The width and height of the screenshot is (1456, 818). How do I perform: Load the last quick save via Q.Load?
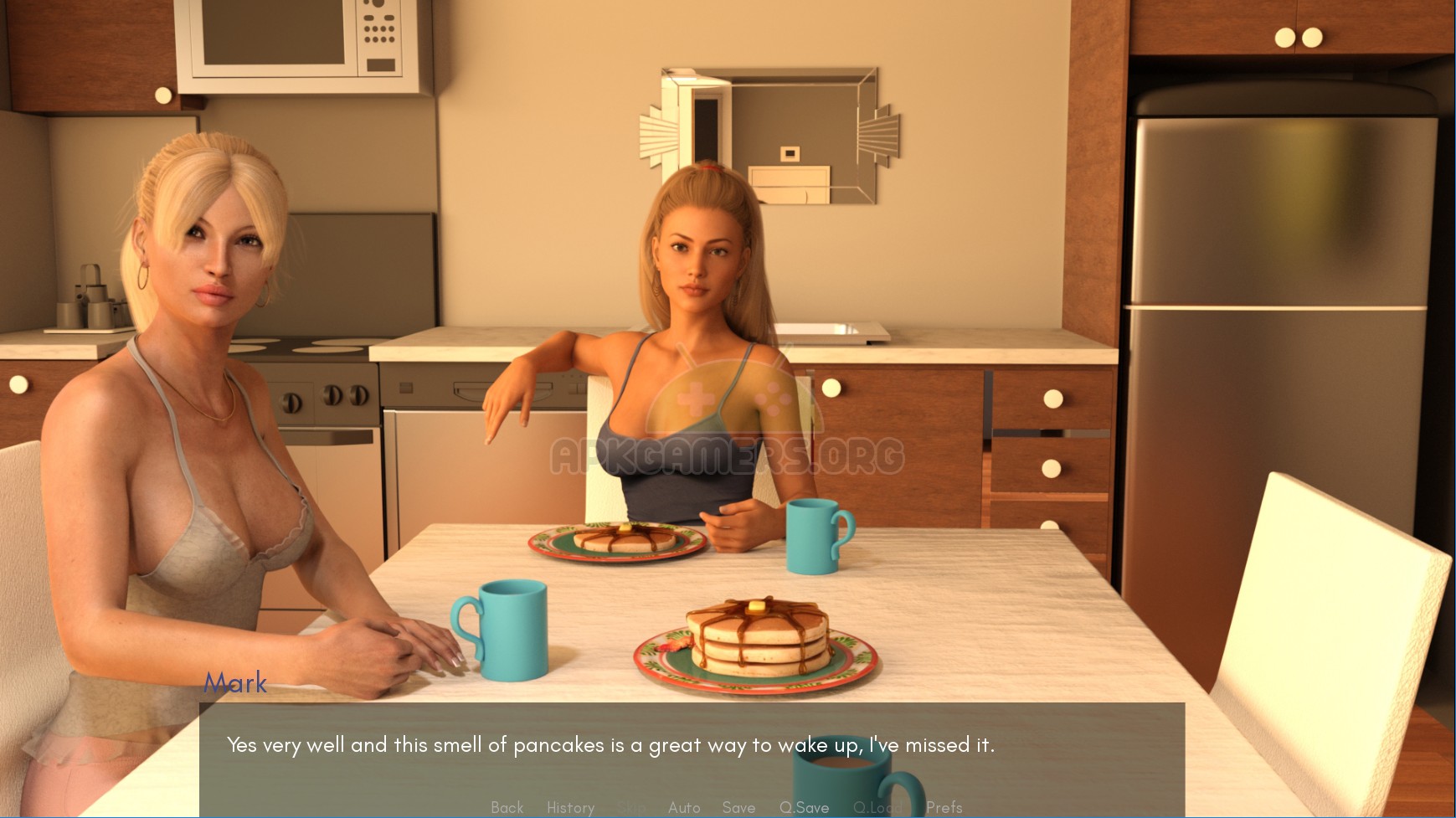(x=877, y=807)
